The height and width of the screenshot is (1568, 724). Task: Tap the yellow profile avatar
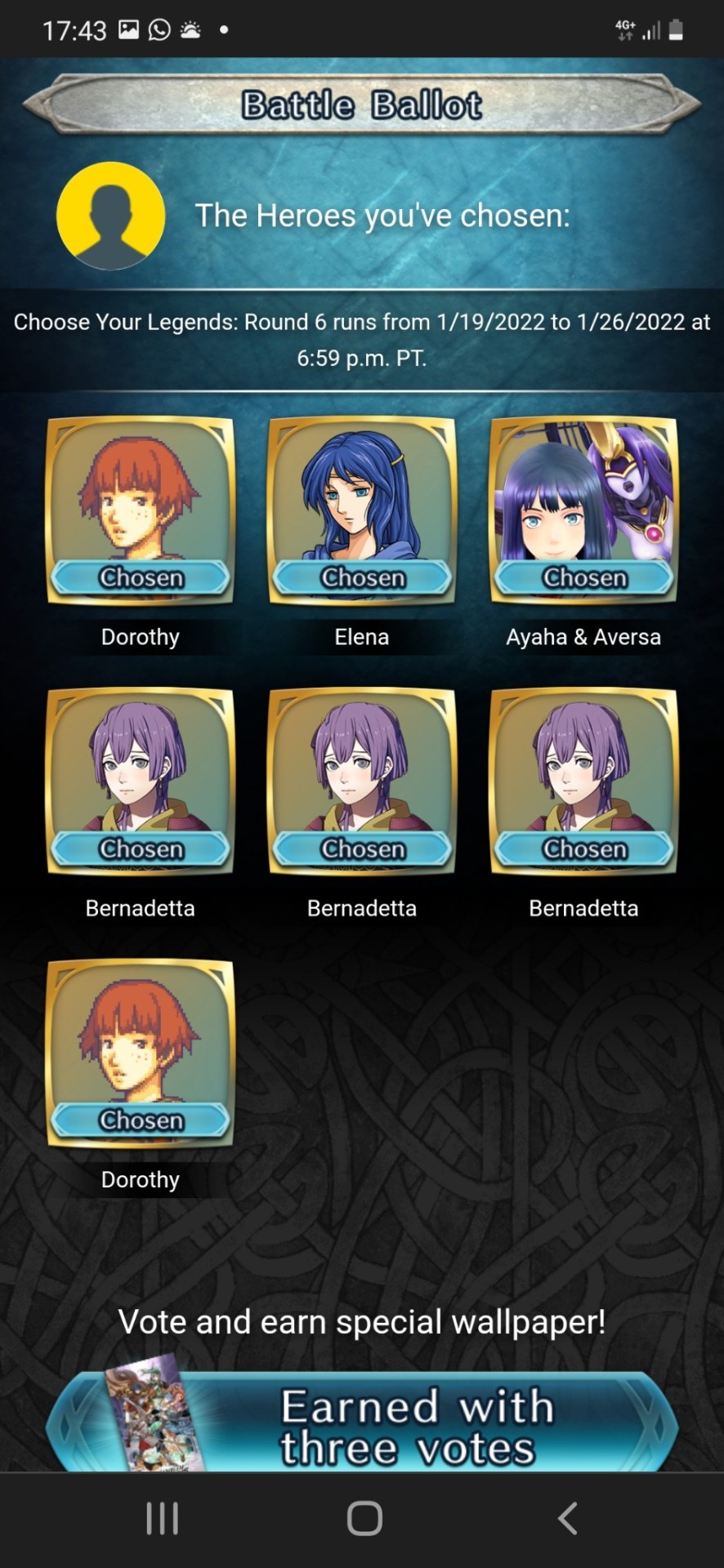[110, 216]
